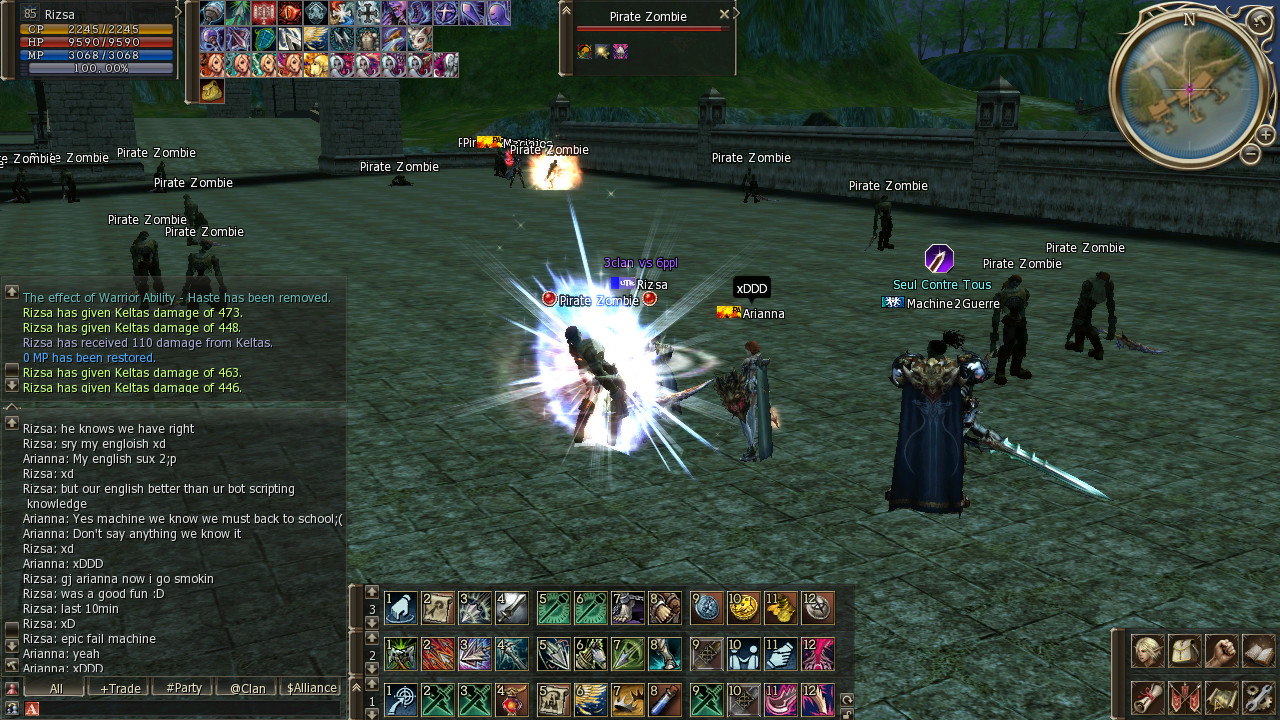Switch chat to the +Trade tab
The height and width of the screenshot is (720, 1280).
click(120, 688)
